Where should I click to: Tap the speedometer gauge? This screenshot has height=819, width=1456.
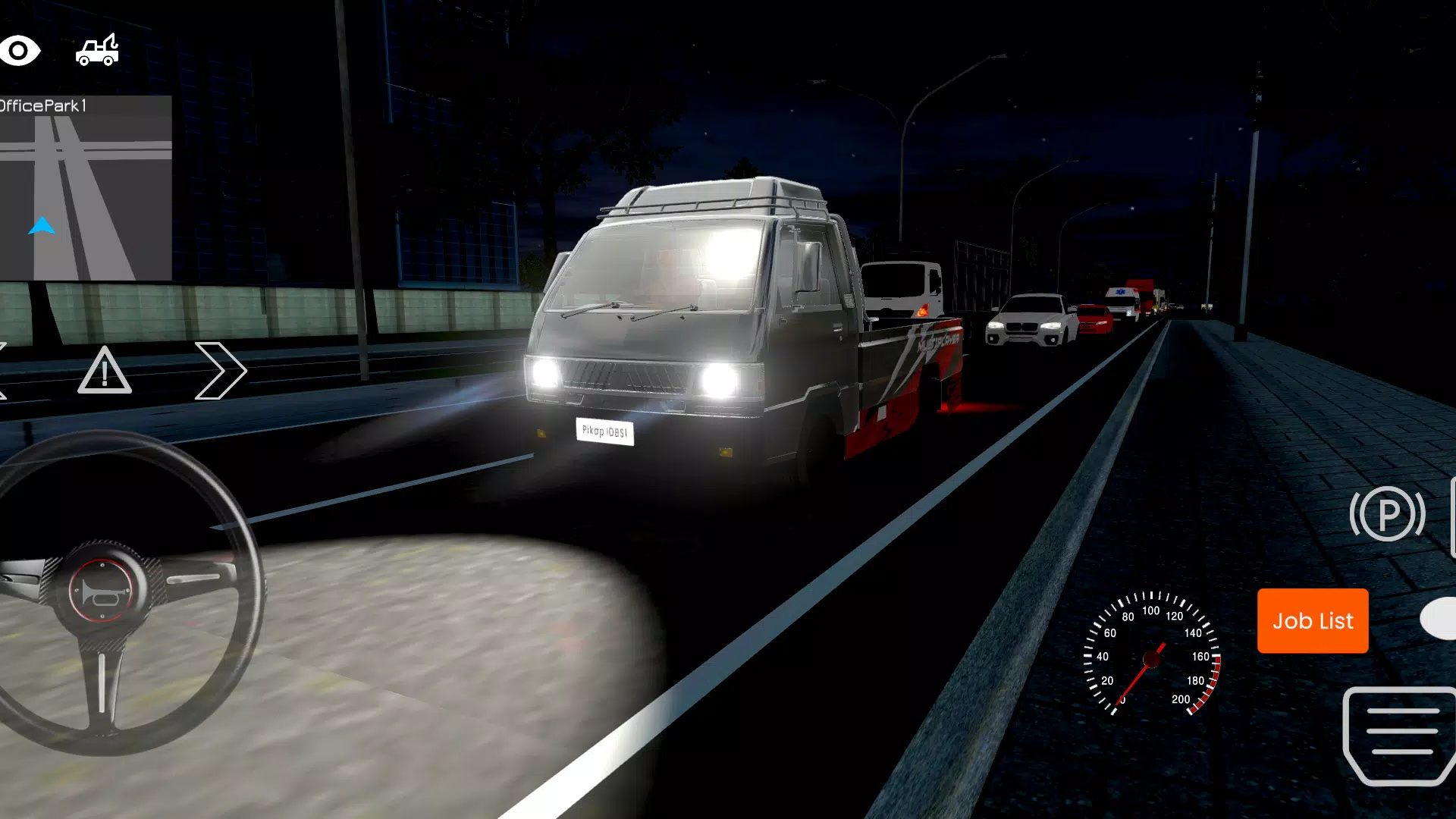[1153, 658]
